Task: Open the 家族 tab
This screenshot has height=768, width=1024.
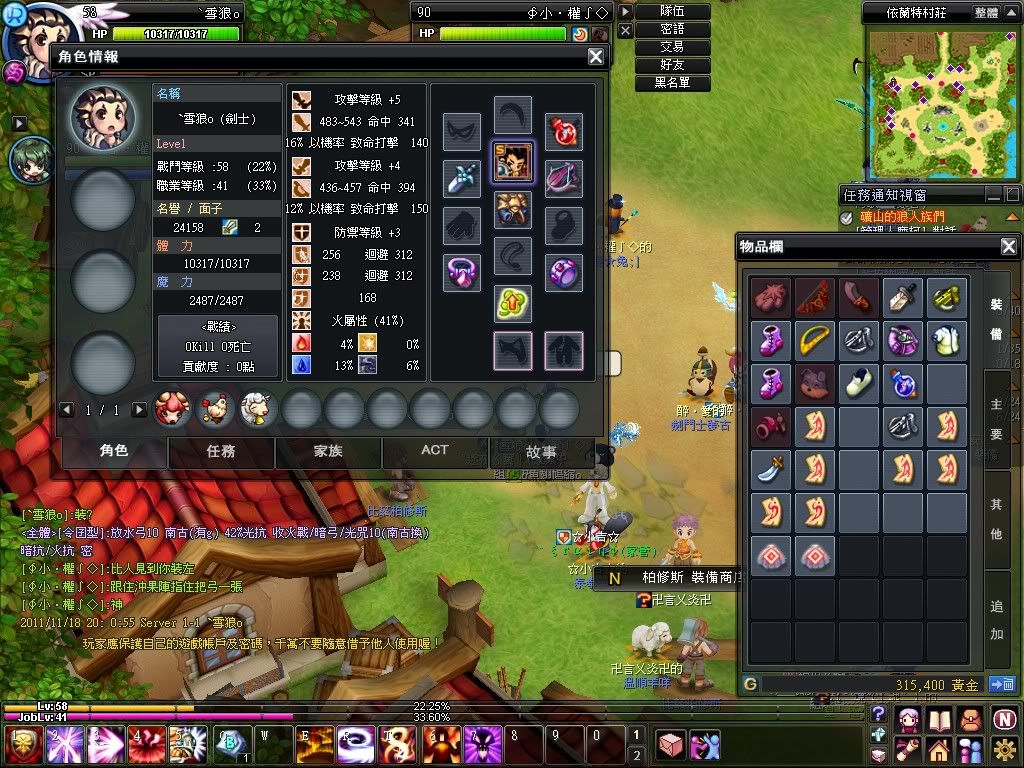Action: [x=328, y=451]
